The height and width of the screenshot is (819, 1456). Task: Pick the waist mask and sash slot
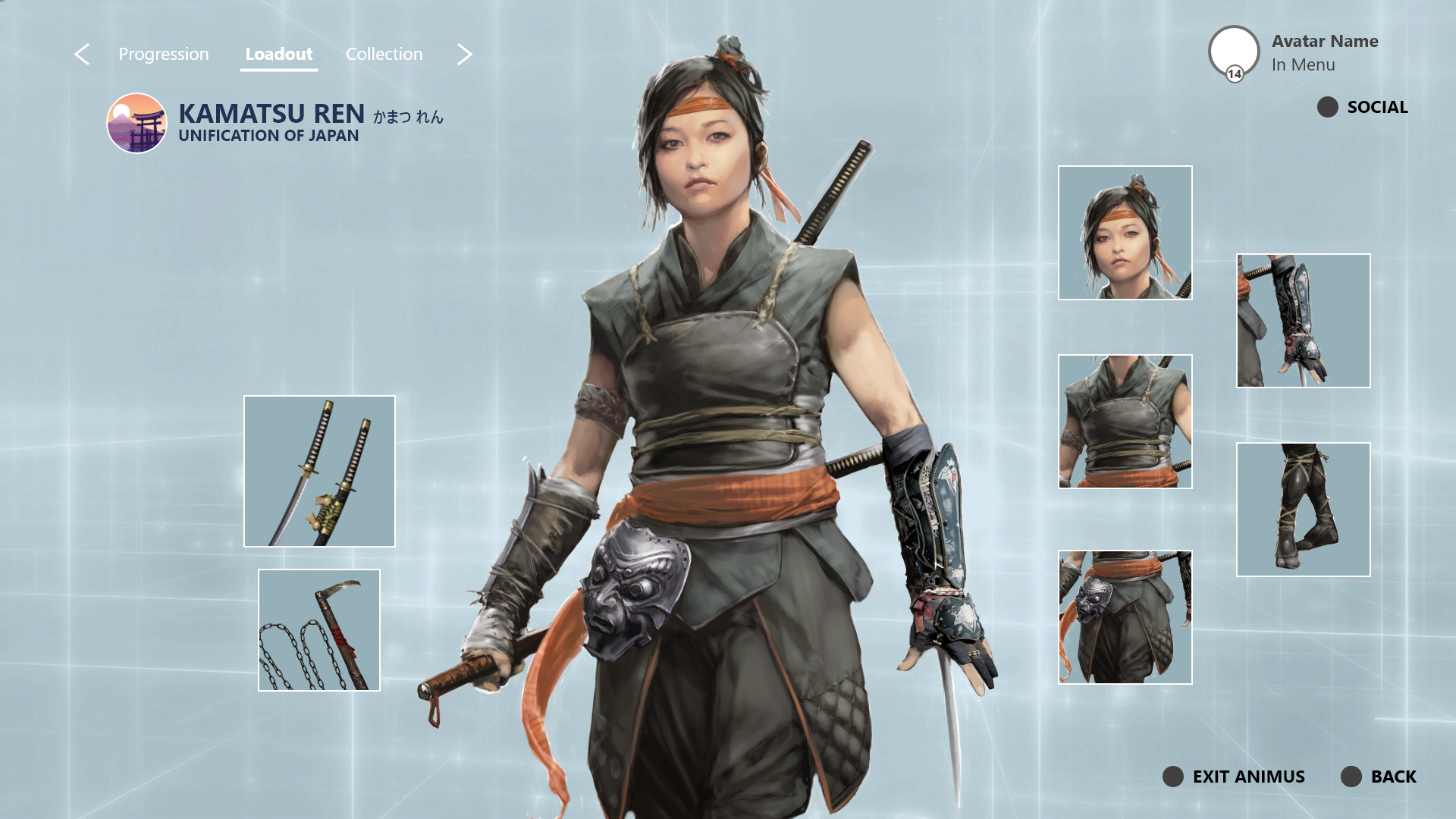(x=1125, y=617)
